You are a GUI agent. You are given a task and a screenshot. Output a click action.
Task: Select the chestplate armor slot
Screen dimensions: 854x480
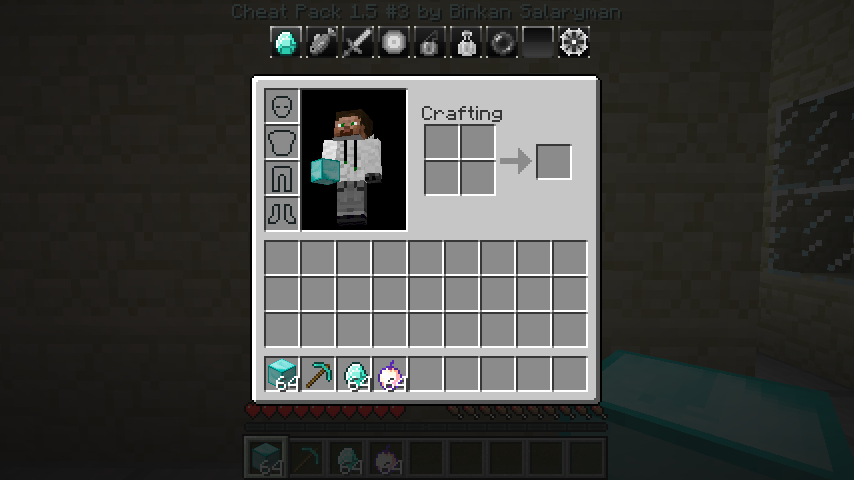pyautogui.click(x=282, y=142)
